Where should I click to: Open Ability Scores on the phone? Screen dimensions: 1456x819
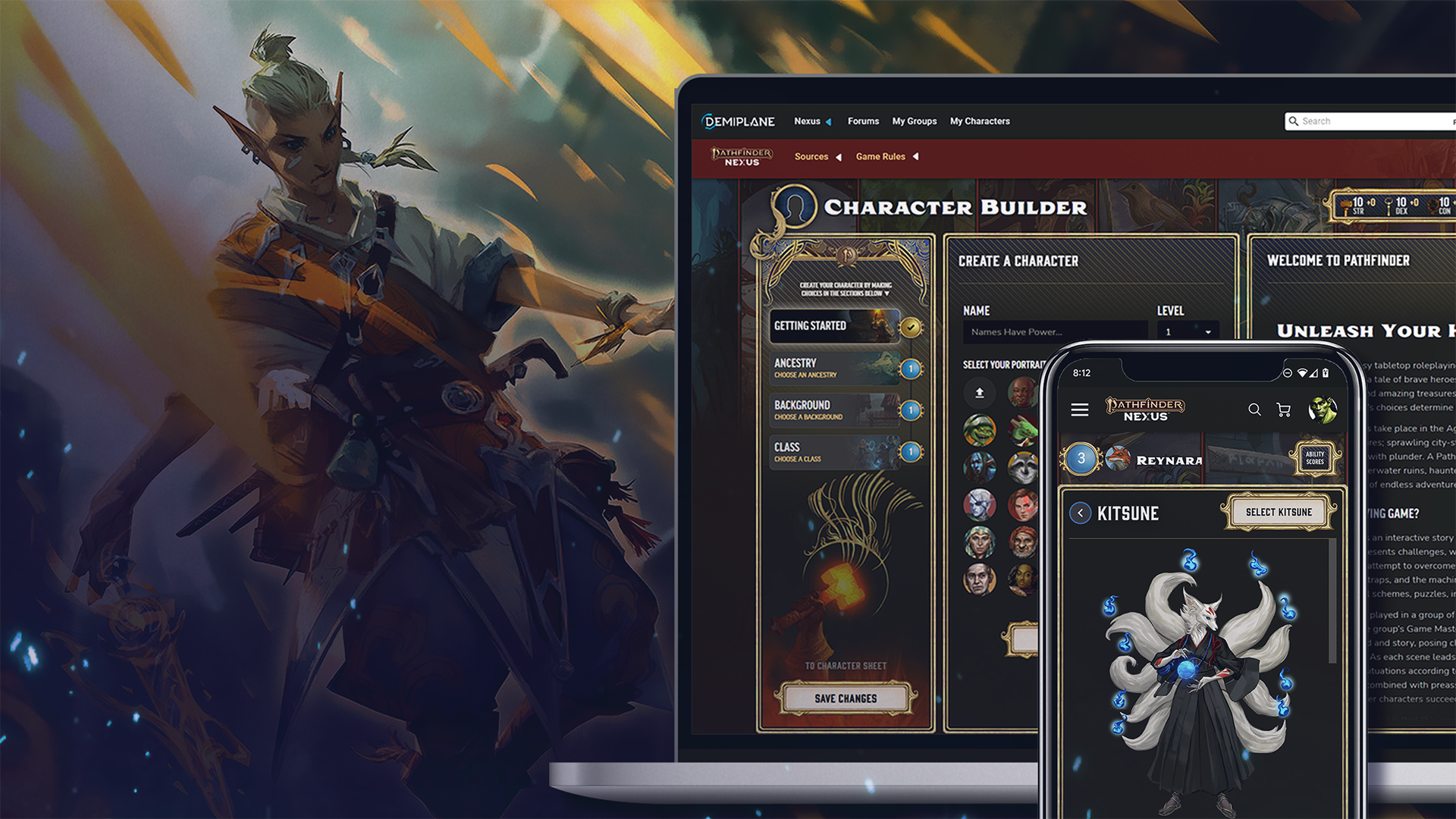pos(1315,458)
